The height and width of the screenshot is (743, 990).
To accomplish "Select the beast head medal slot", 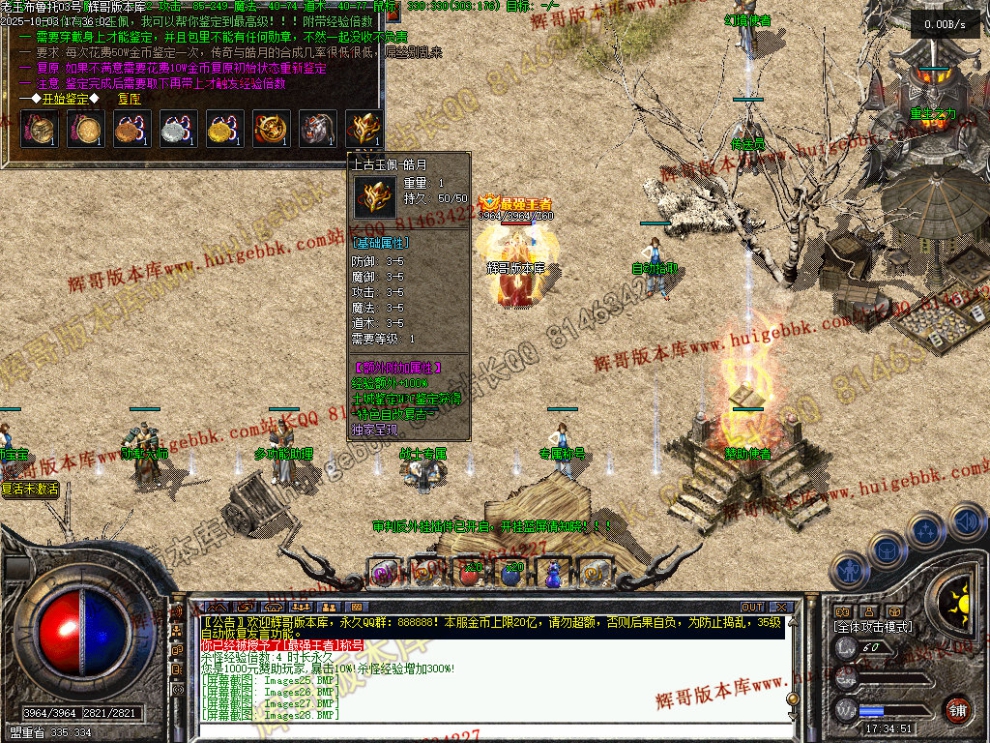I will (x=317, y=128).
